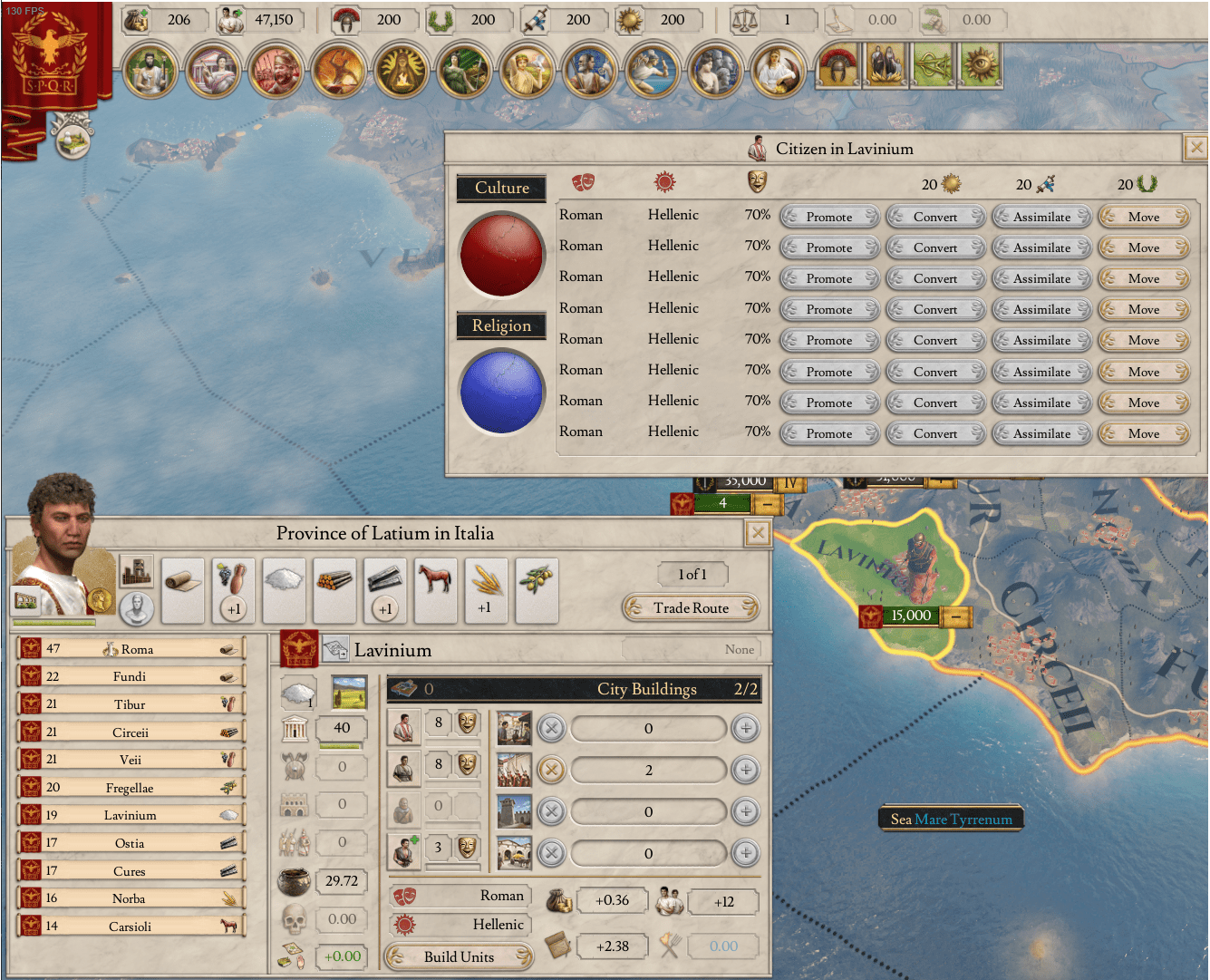Open the training camp building icon in Lavinium
Viewport: 1210px width, 980px height.
coord(513,770)
